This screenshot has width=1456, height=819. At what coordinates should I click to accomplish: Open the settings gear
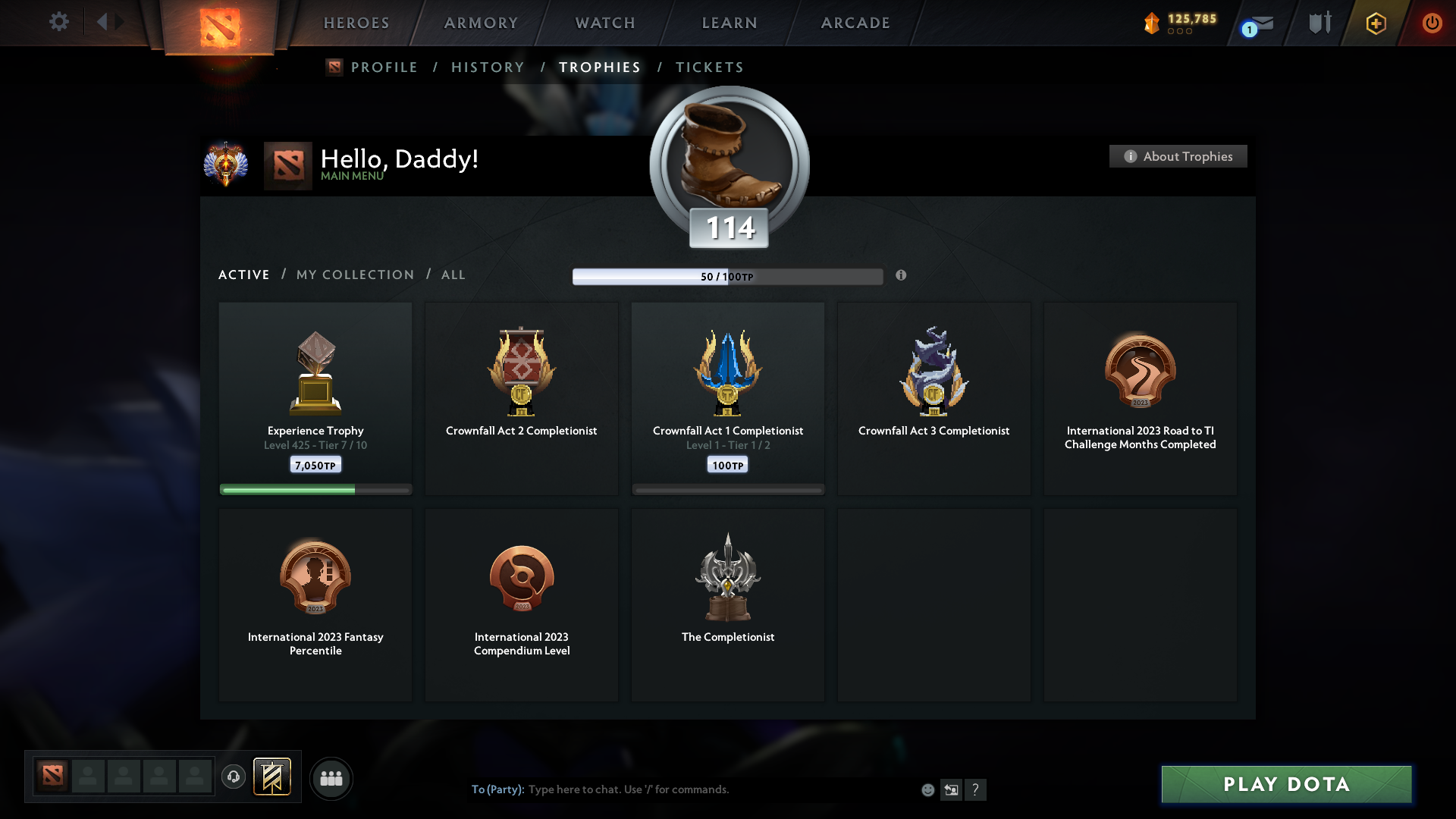pyautogui.click(x=59, y=22)
